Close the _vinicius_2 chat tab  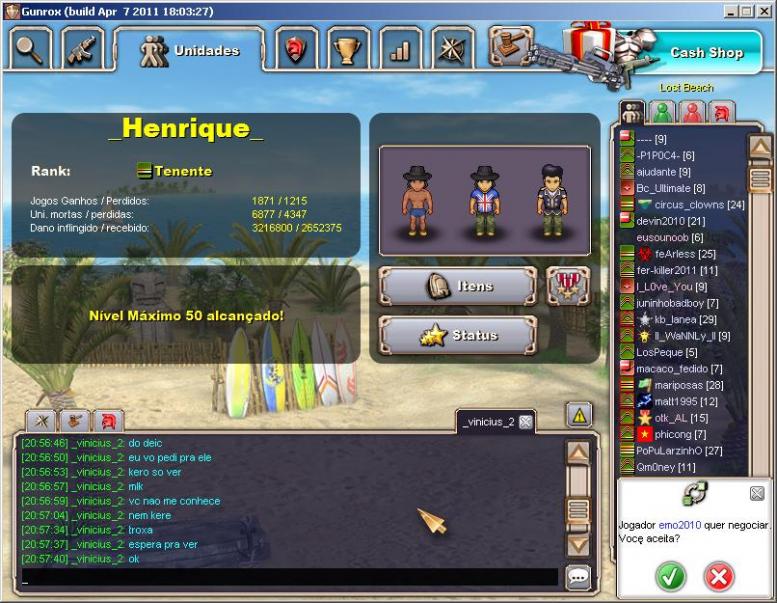[x=526, y=422]
